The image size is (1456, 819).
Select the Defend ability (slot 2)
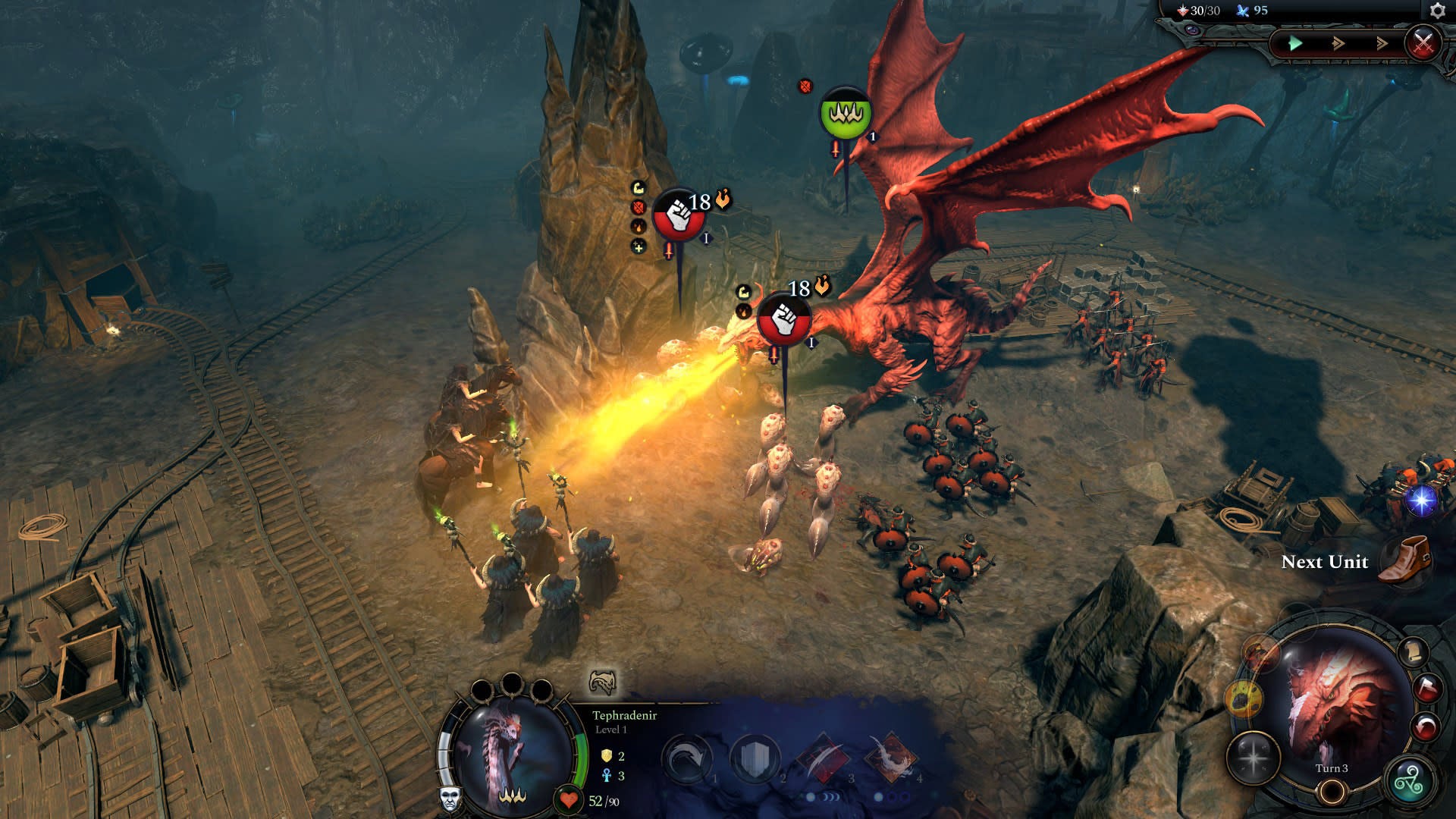click(x=754, y=757)
